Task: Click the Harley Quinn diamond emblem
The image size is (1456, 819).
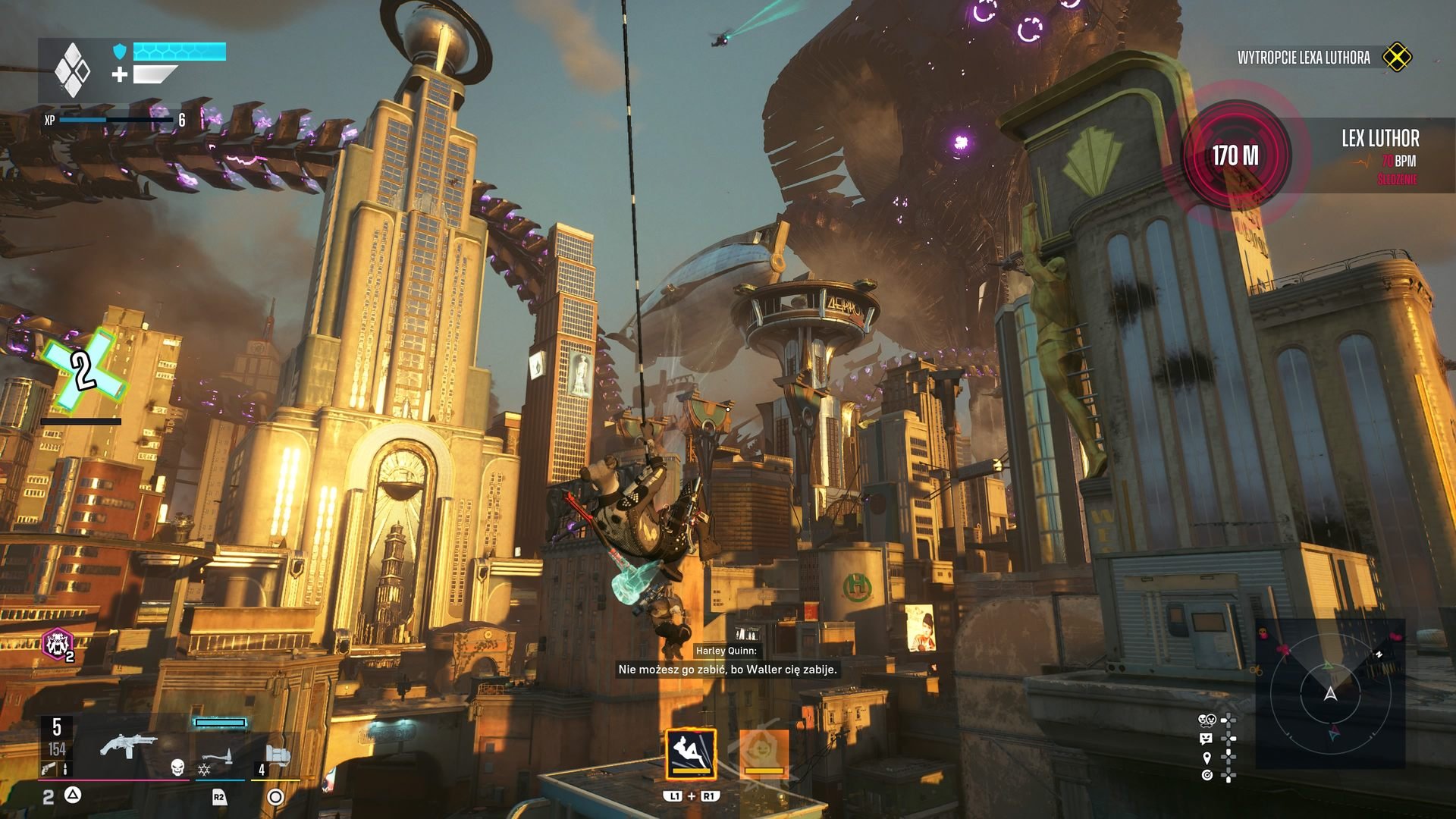Action: pyautogui.click(x=72, y=71)
